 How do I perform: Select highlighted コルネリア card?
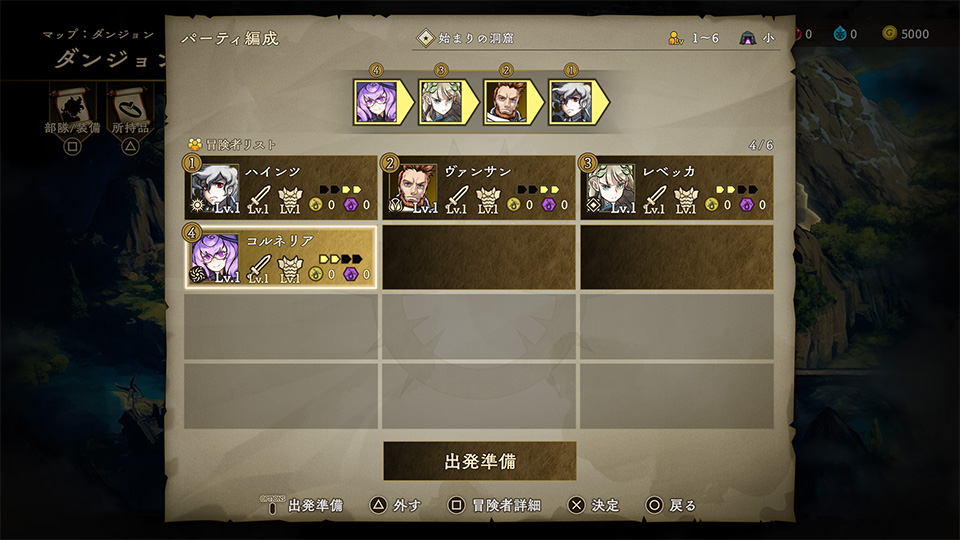pyautogui.click(x=281, y=257)
